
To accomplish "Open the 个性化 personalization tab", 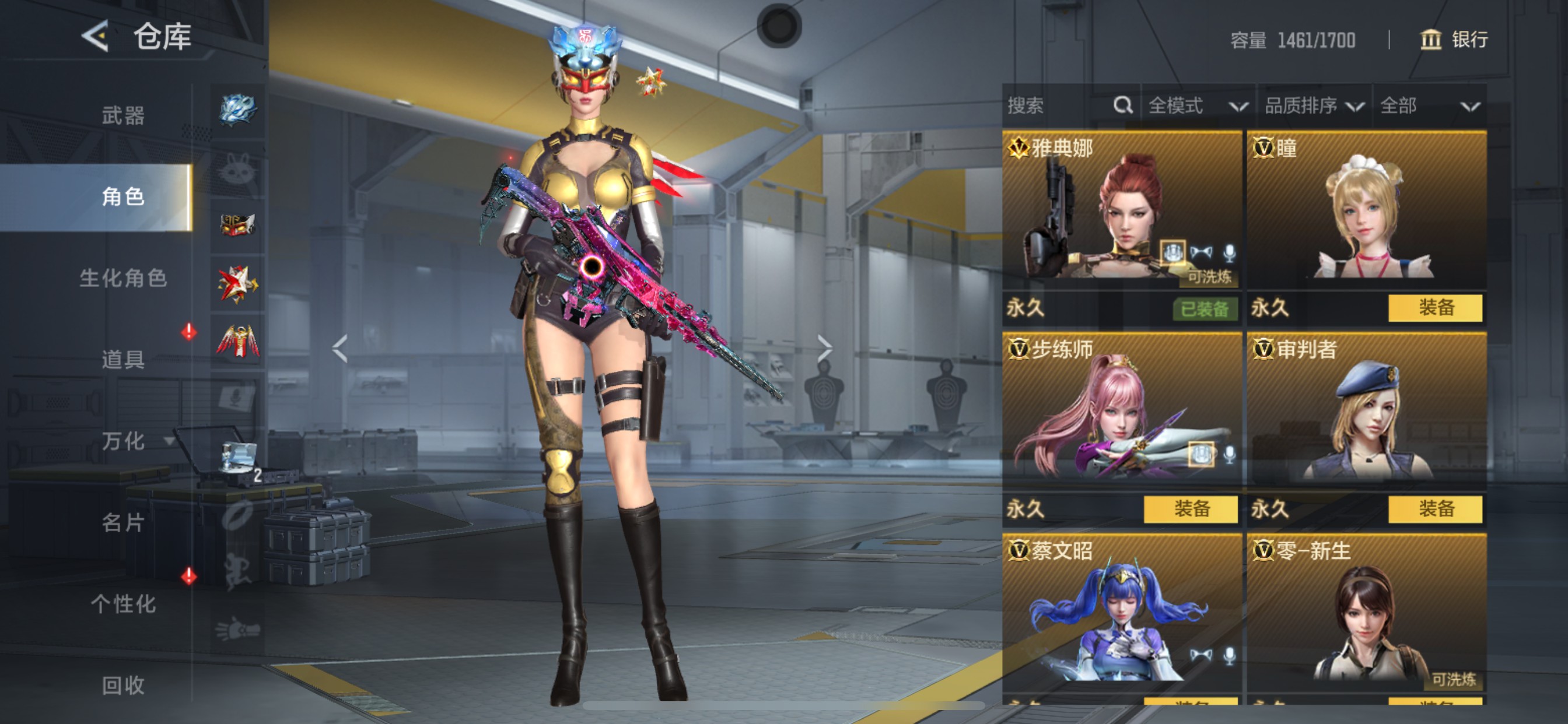I will click(x=123, y=603).
